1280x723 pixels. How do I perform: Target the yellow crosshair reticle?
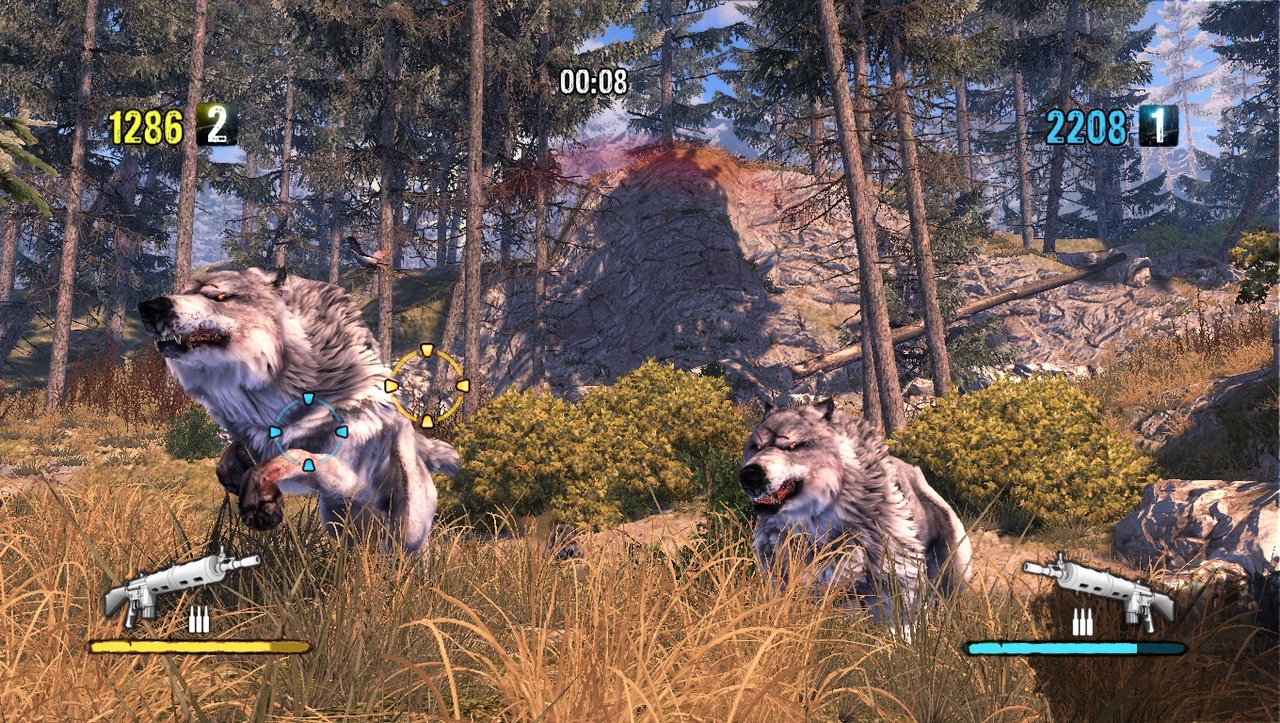pos(428,388)
